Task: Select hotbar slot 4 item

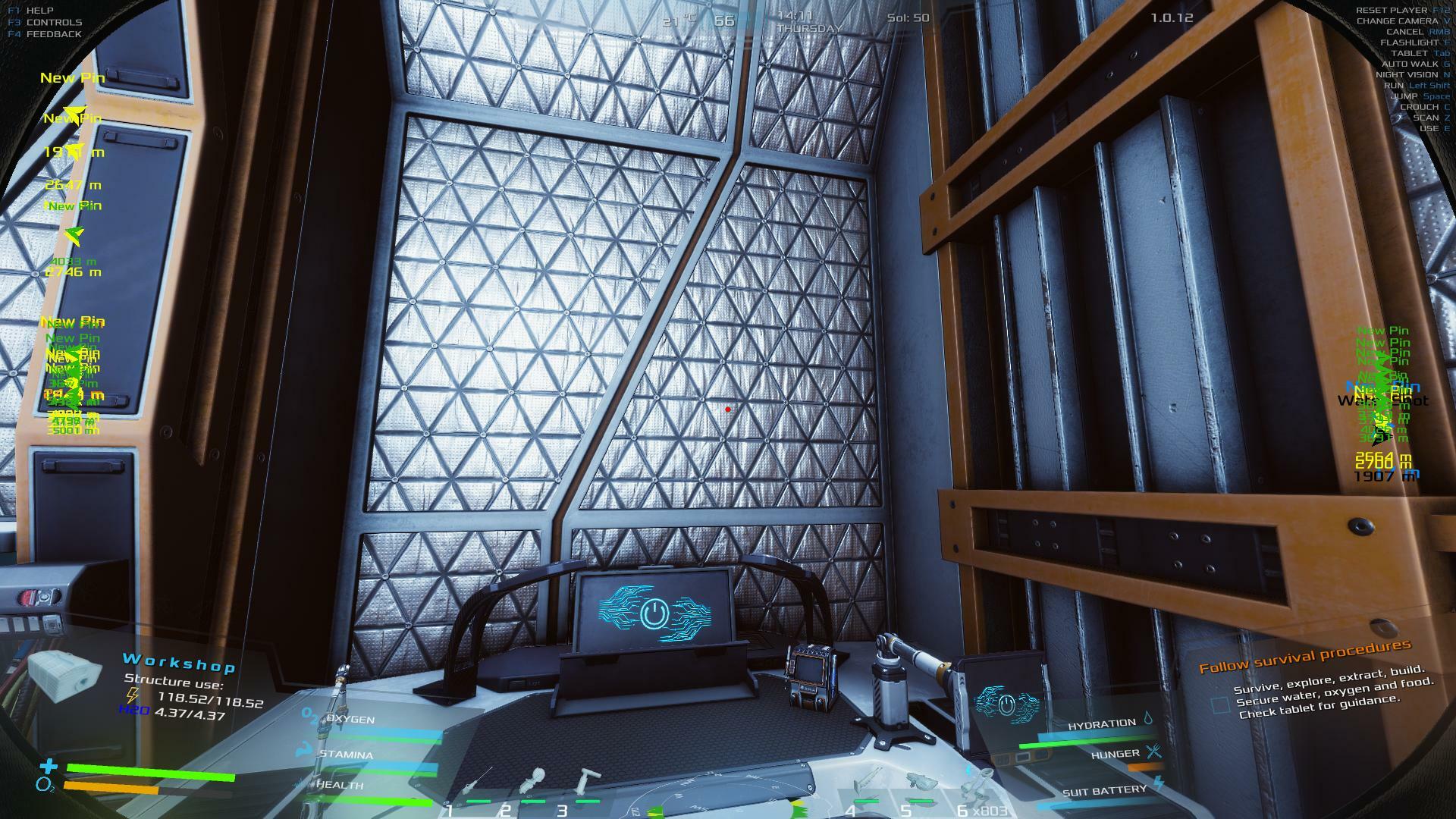Action: (868, 785)
